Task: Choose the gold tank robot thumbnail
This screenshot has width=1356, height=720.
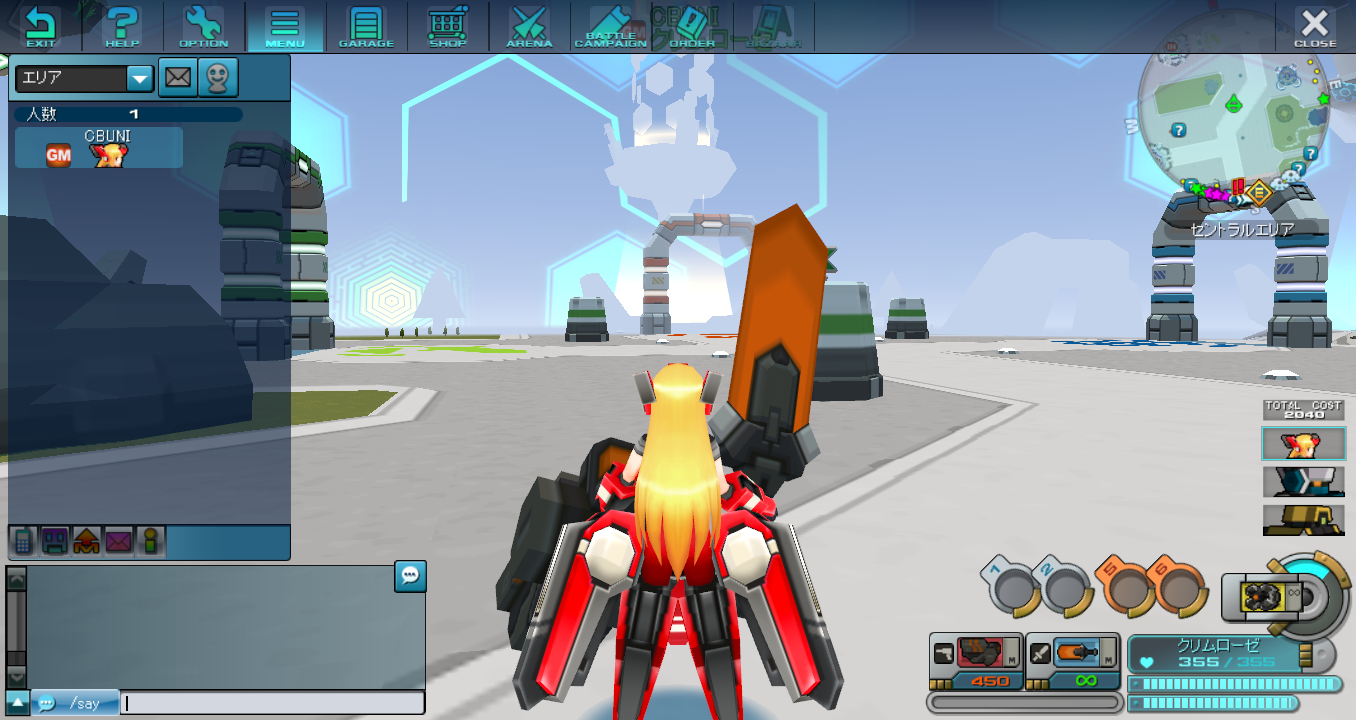Action: click(x=1303, y=519)
